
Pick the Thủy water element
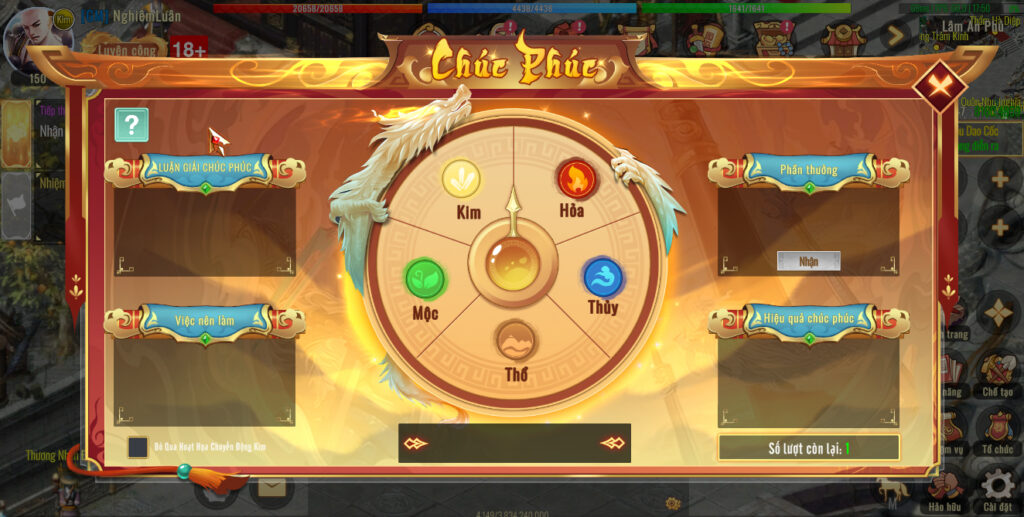click(603, 278)
